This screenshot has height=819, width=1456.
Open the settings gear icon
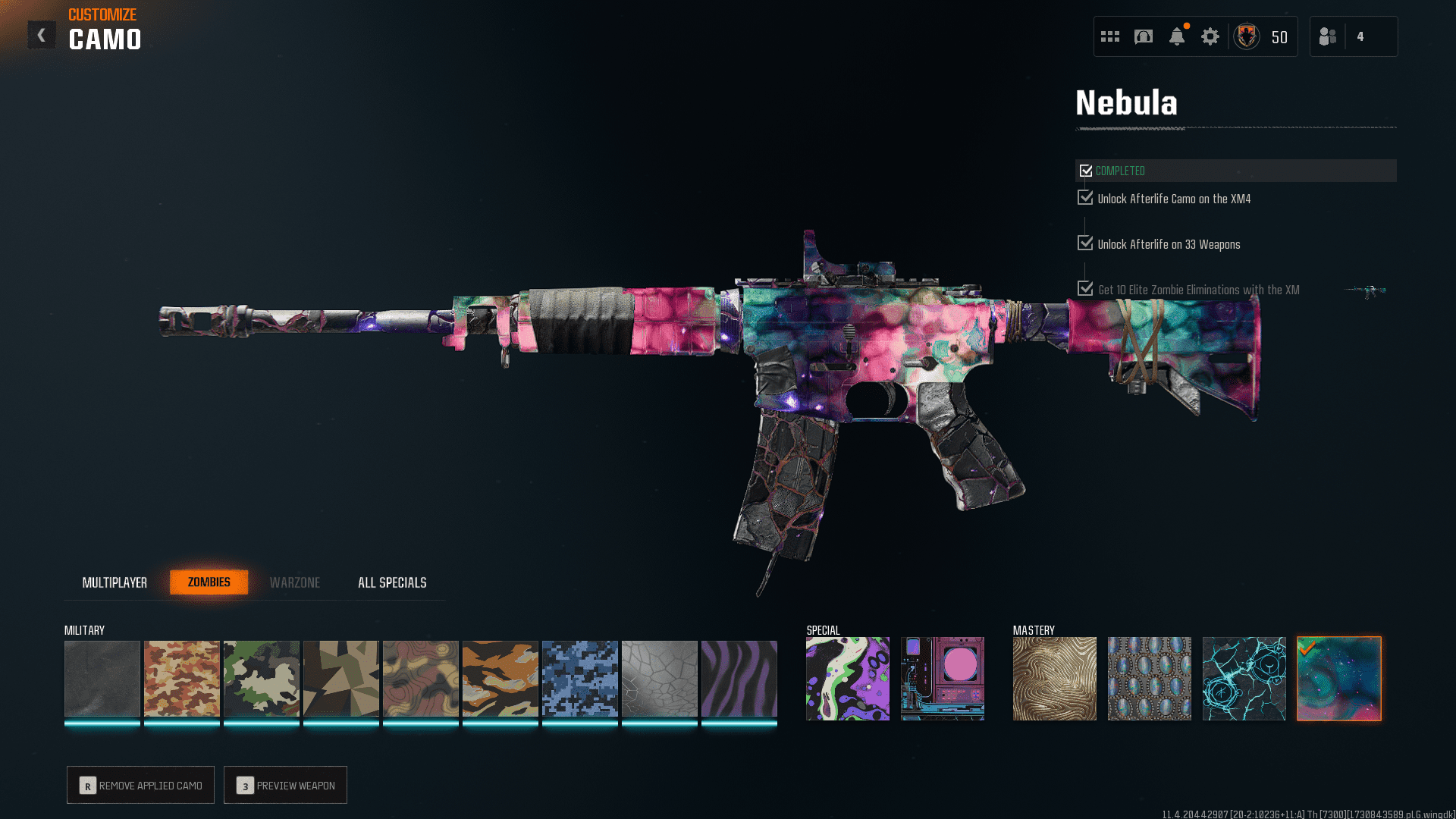1210,36
